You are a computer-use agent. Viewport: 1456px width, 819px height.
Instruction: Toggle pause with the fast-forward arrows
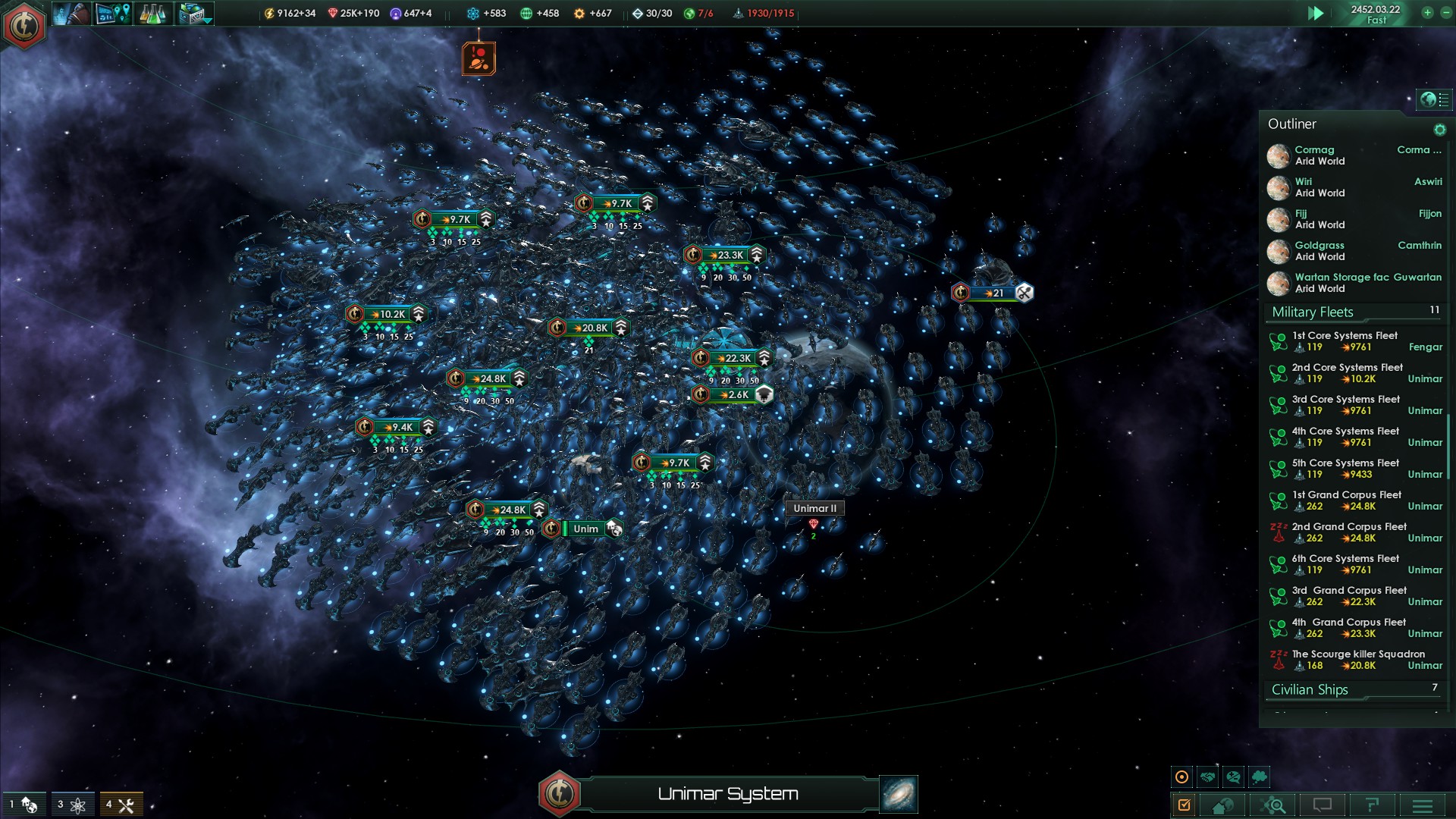coord(1316,13)
